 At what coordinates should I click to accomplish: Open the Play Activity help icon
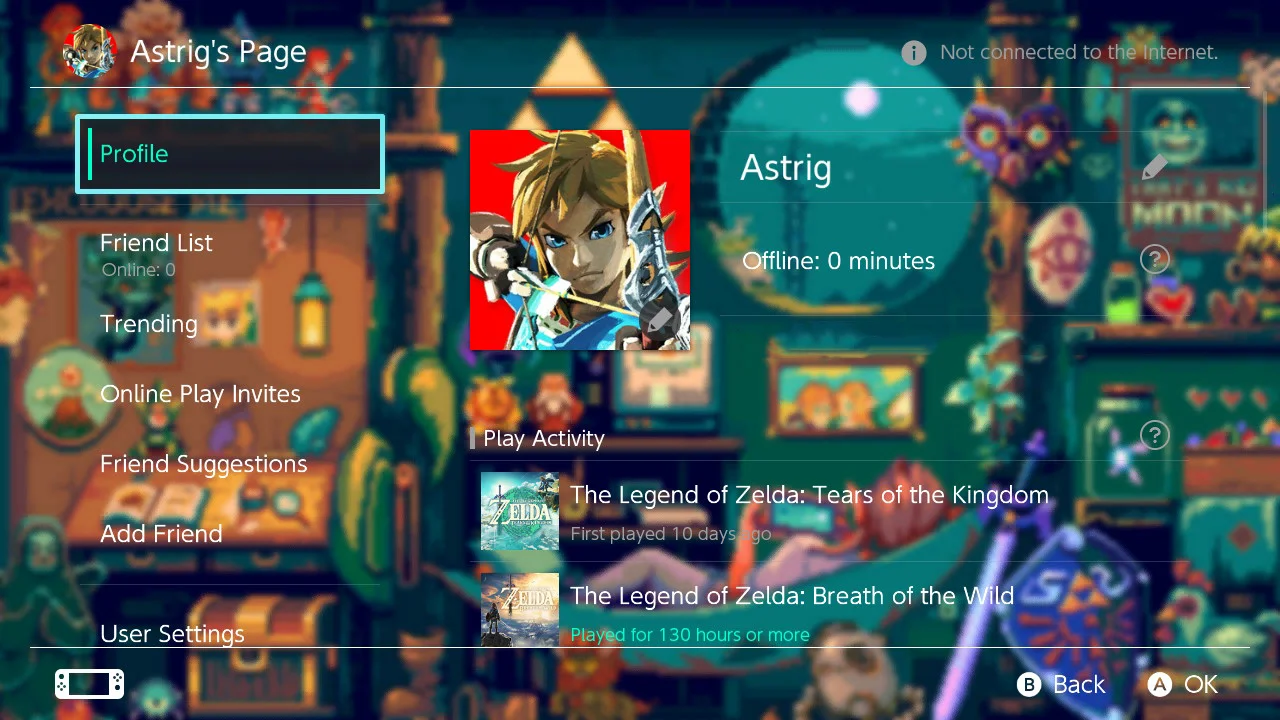point(1154,435)
